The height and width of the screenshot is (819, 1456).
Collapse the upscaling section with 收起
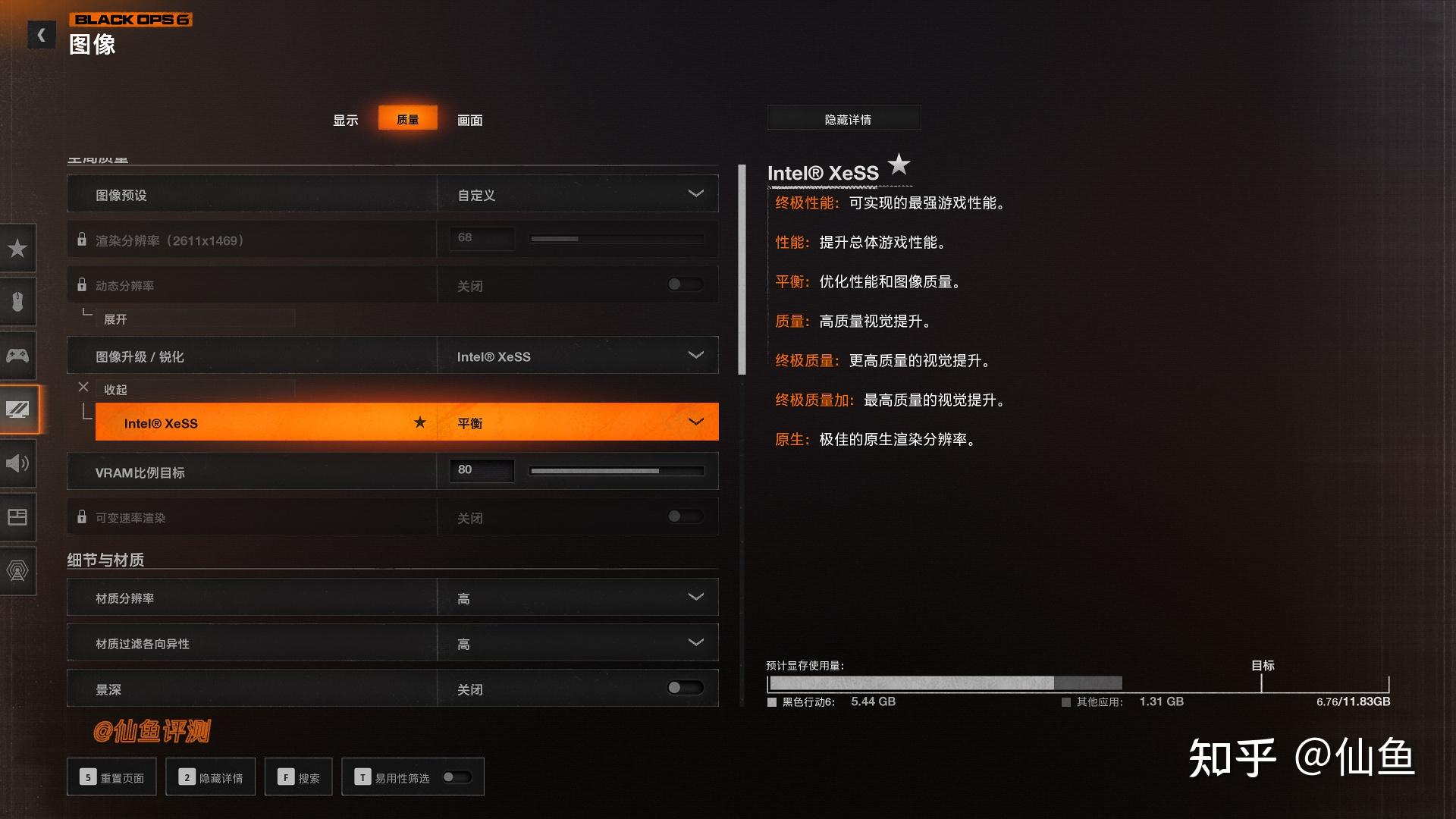pos(115,389)
